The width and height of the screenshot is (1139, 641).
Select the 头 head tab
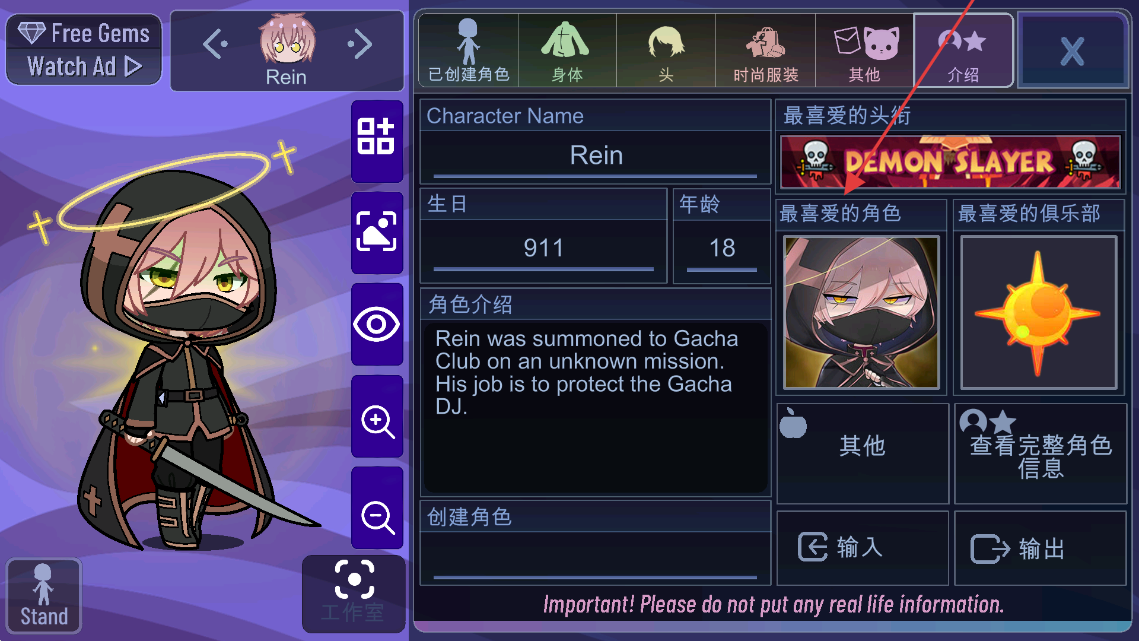point(666,50)
